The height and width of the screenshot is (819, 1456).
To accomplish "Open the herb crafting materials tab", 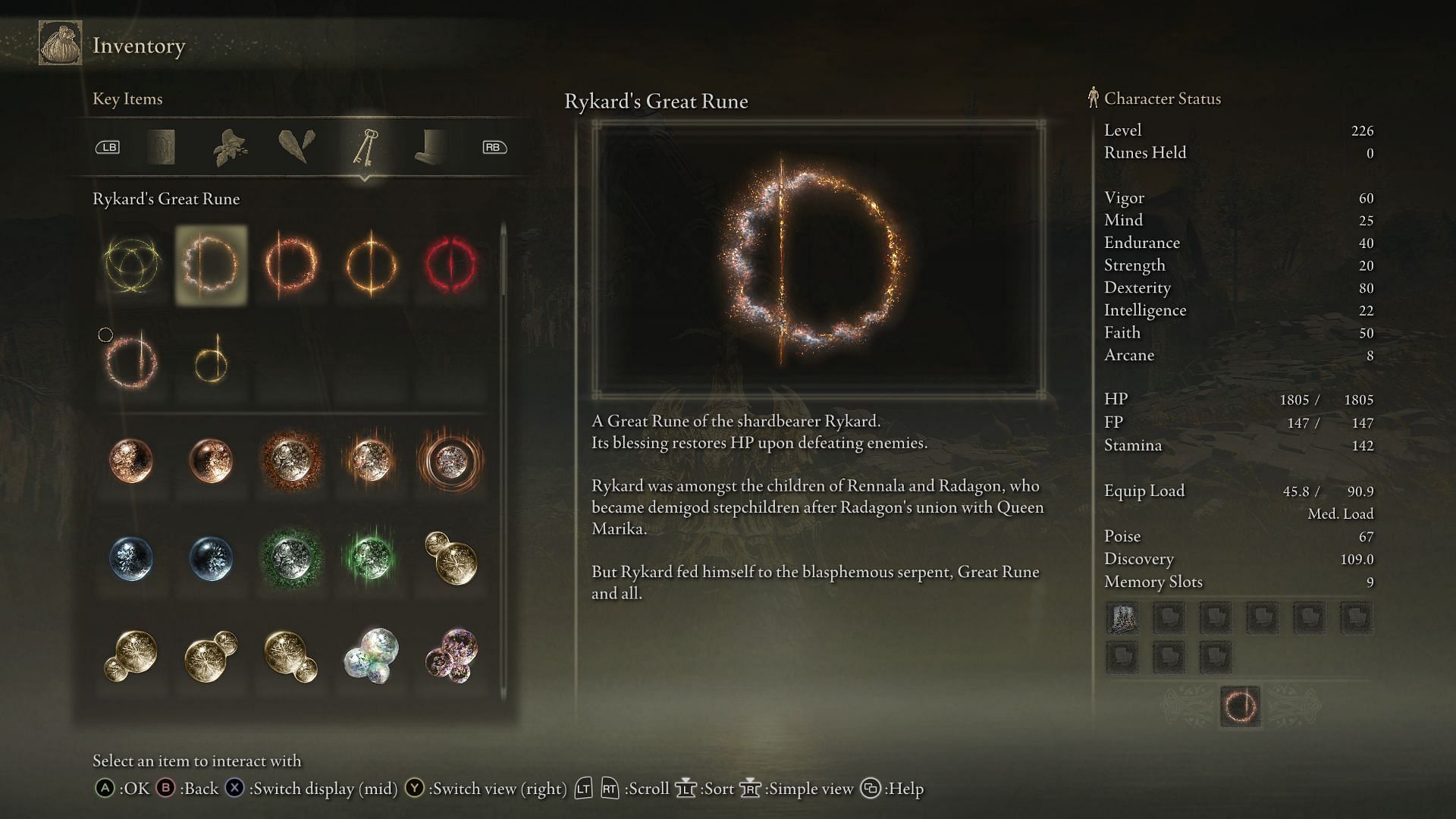I will click(x=230, y=147).
